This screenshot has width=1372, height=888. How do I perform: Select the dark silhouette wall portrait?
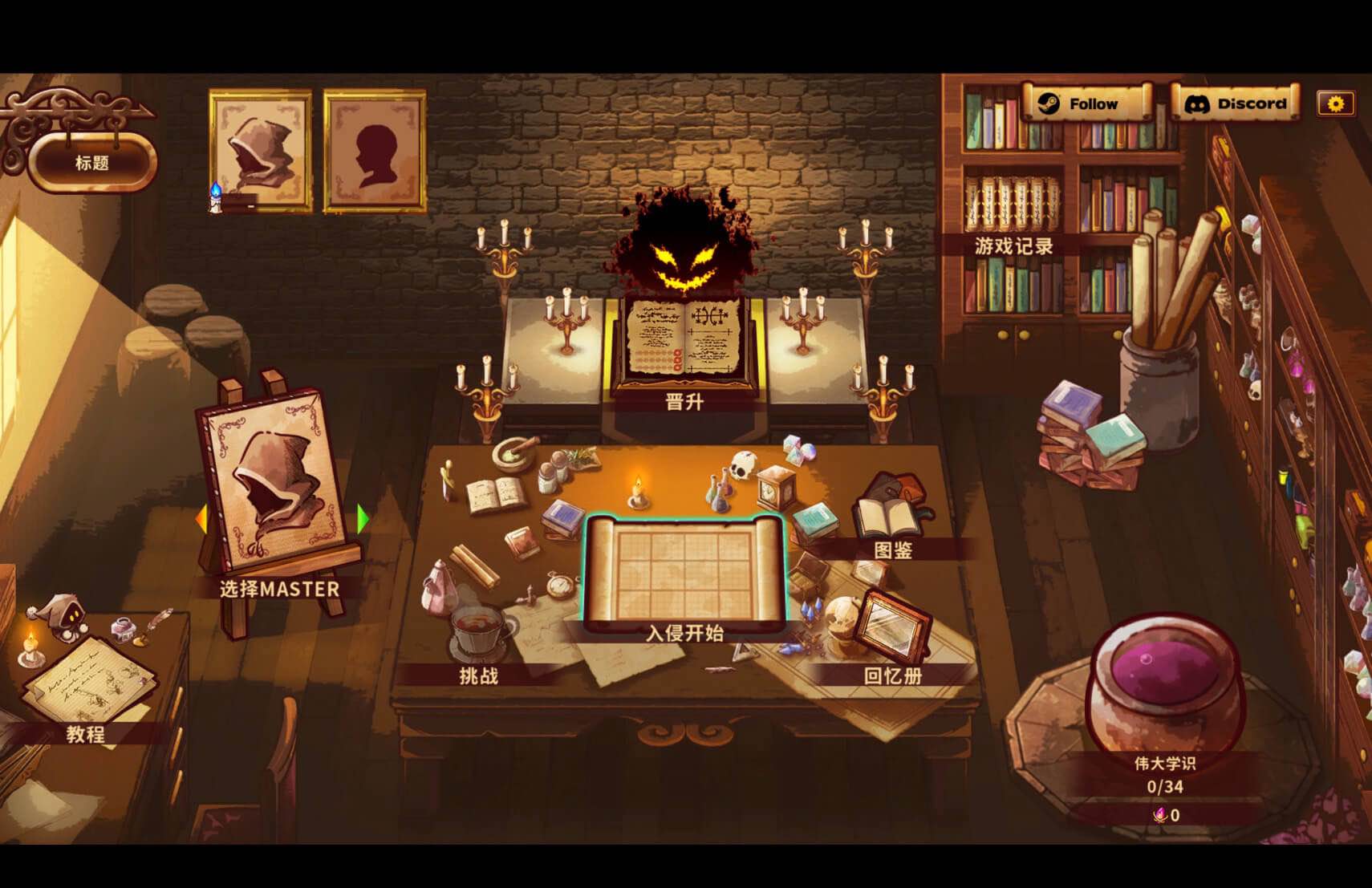pyautogui.click(x=375, y=151)
